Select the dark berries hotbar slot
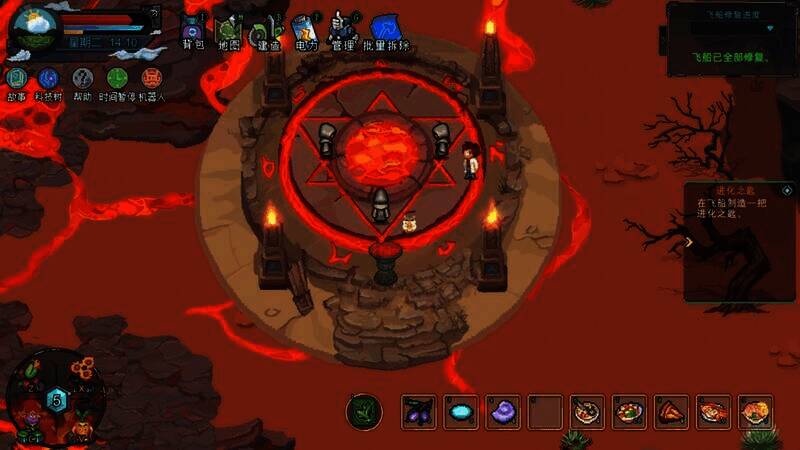This screenshot has width=800, height=450. (x=418, y=411)
